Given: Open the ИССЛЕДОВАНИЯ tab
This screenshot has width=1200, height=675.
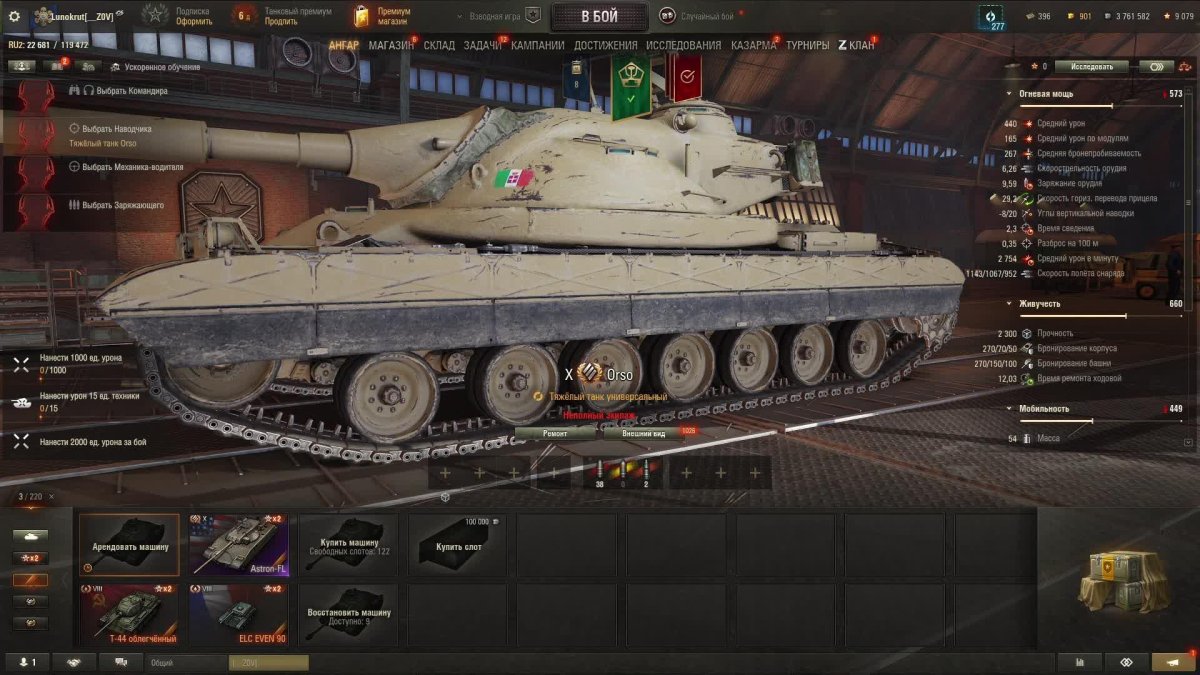Looking at the screenshot, I should pyautogui.click(x=683, y=46).
